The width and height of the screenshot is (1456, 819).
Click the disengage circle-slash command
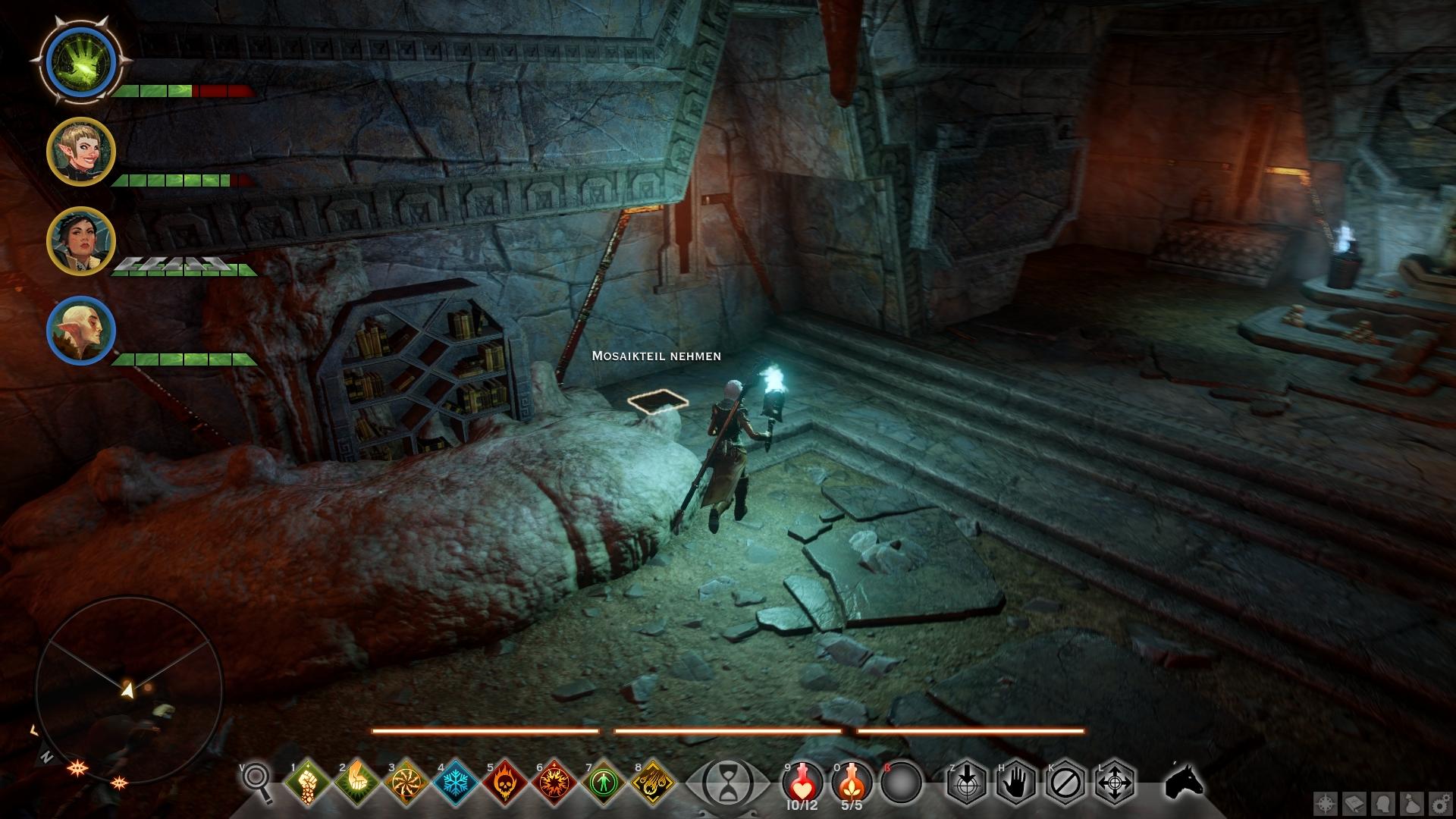click(1065, 782)
